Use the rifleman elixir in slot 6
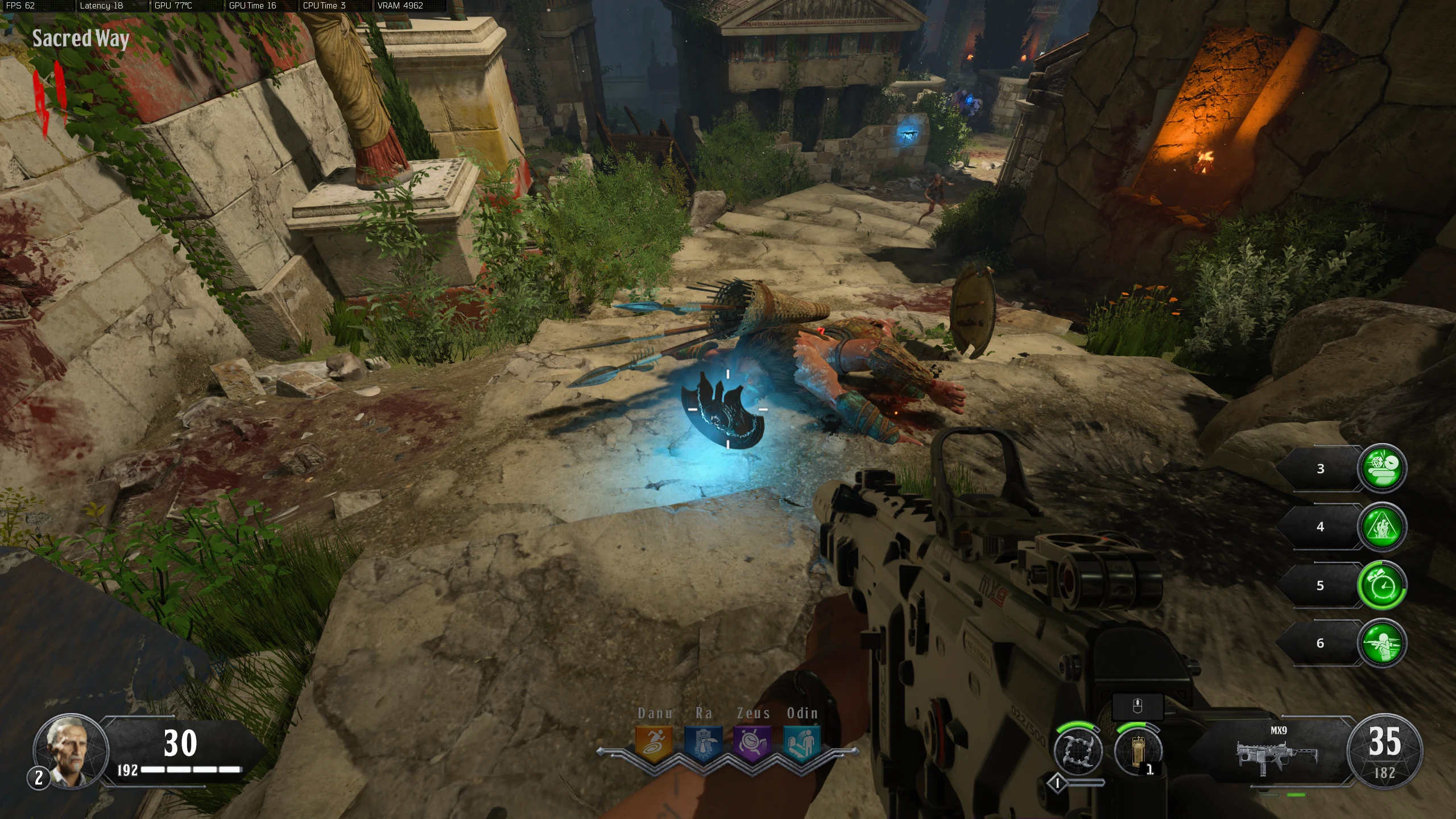Screen dimensions: 1456x819 point(1381,643)
